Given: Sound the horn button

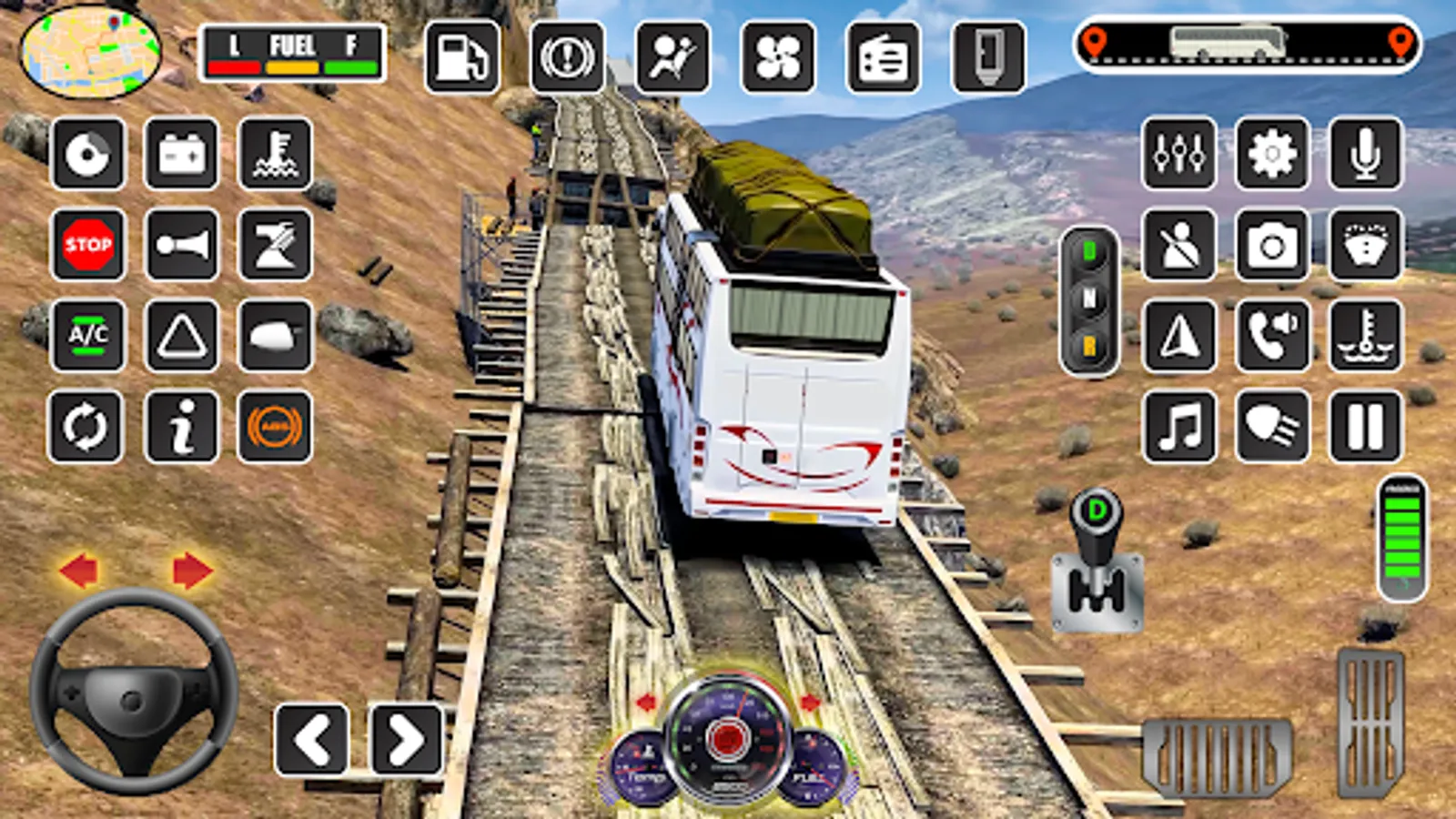Looking at the screenshot, I should coord(182,244).
